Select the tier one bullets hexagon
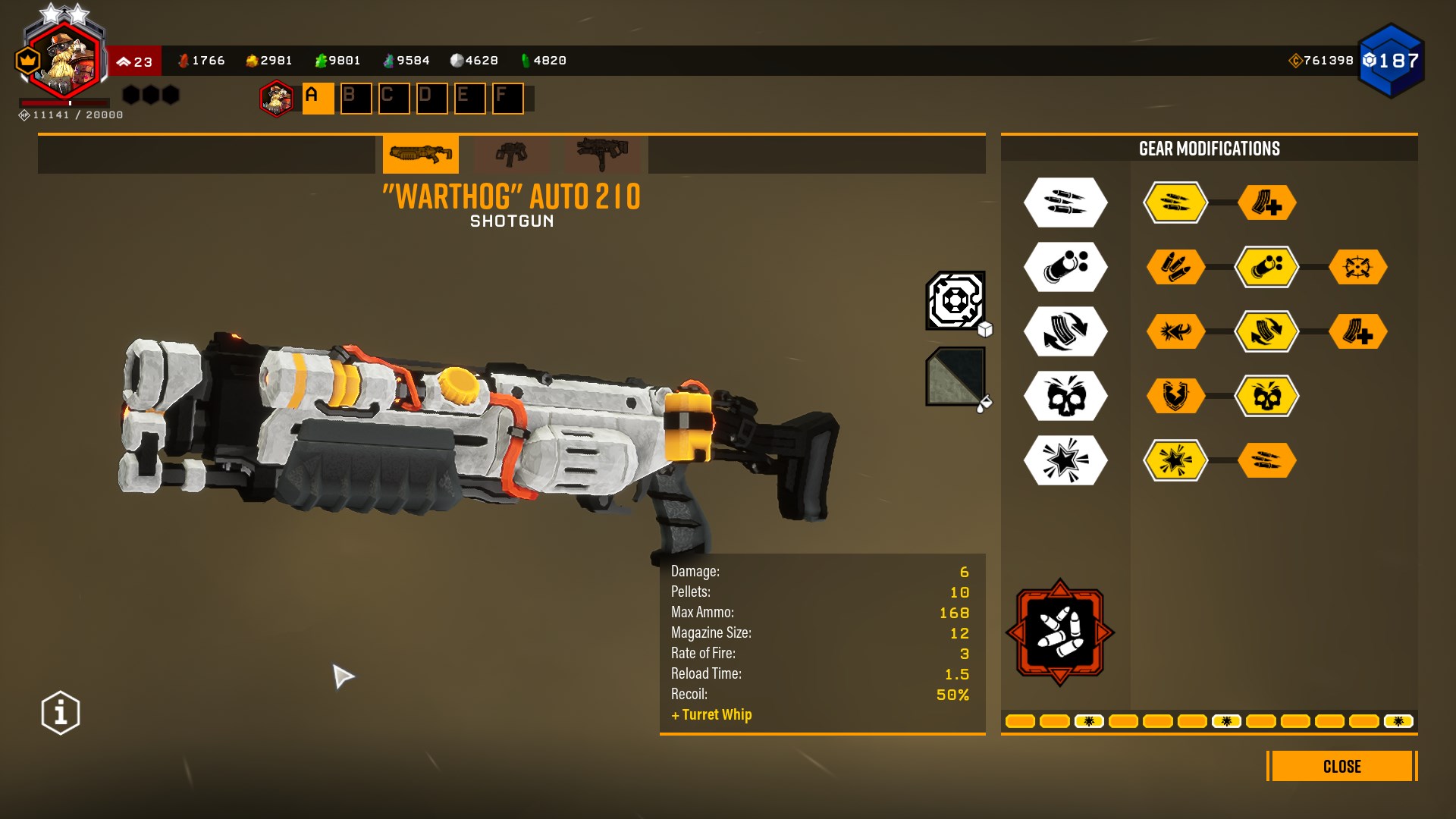The width and height of the screenshot is (1456, 819). click(x=1175, y=202)
